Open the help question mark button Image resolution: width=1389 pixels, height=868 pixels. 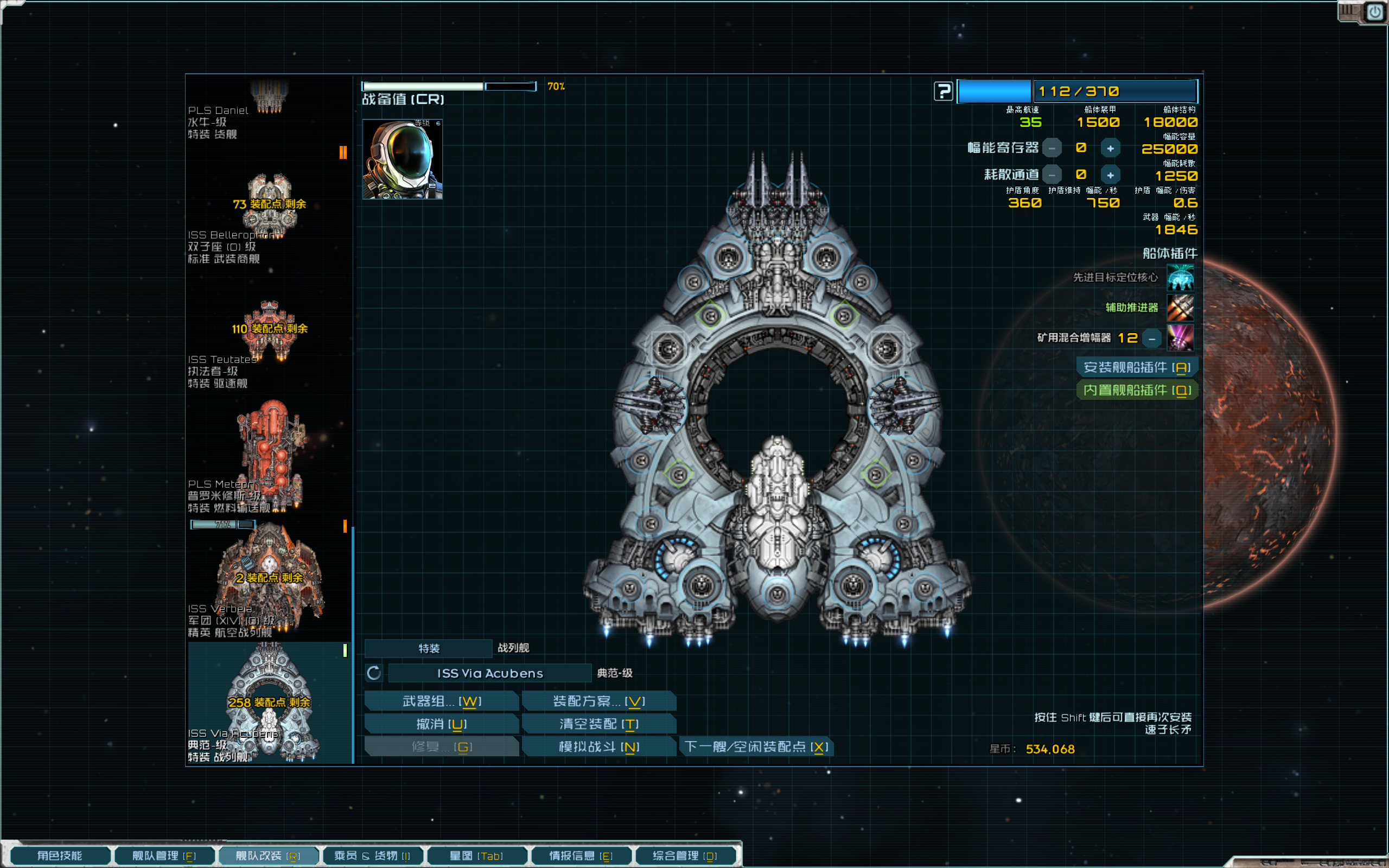point(943,91)
